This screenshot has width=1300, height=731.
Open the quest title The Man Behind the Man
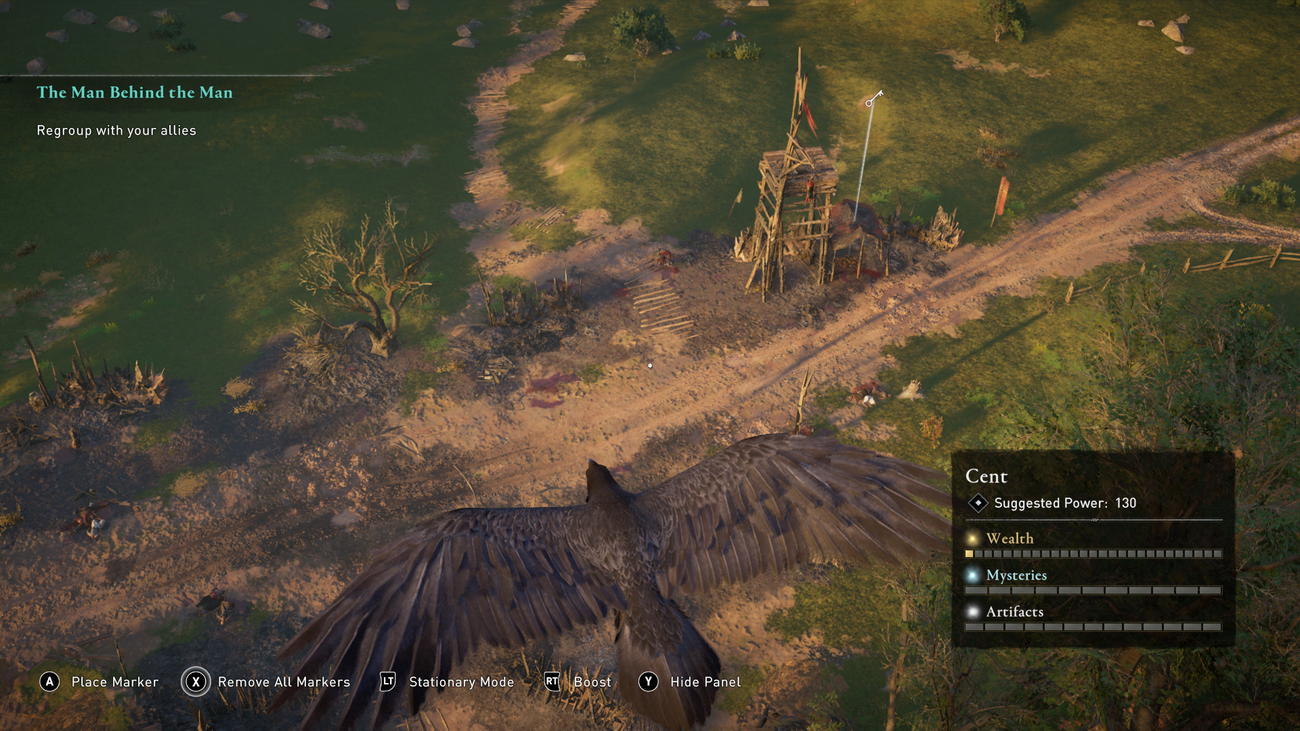point(135,92)
